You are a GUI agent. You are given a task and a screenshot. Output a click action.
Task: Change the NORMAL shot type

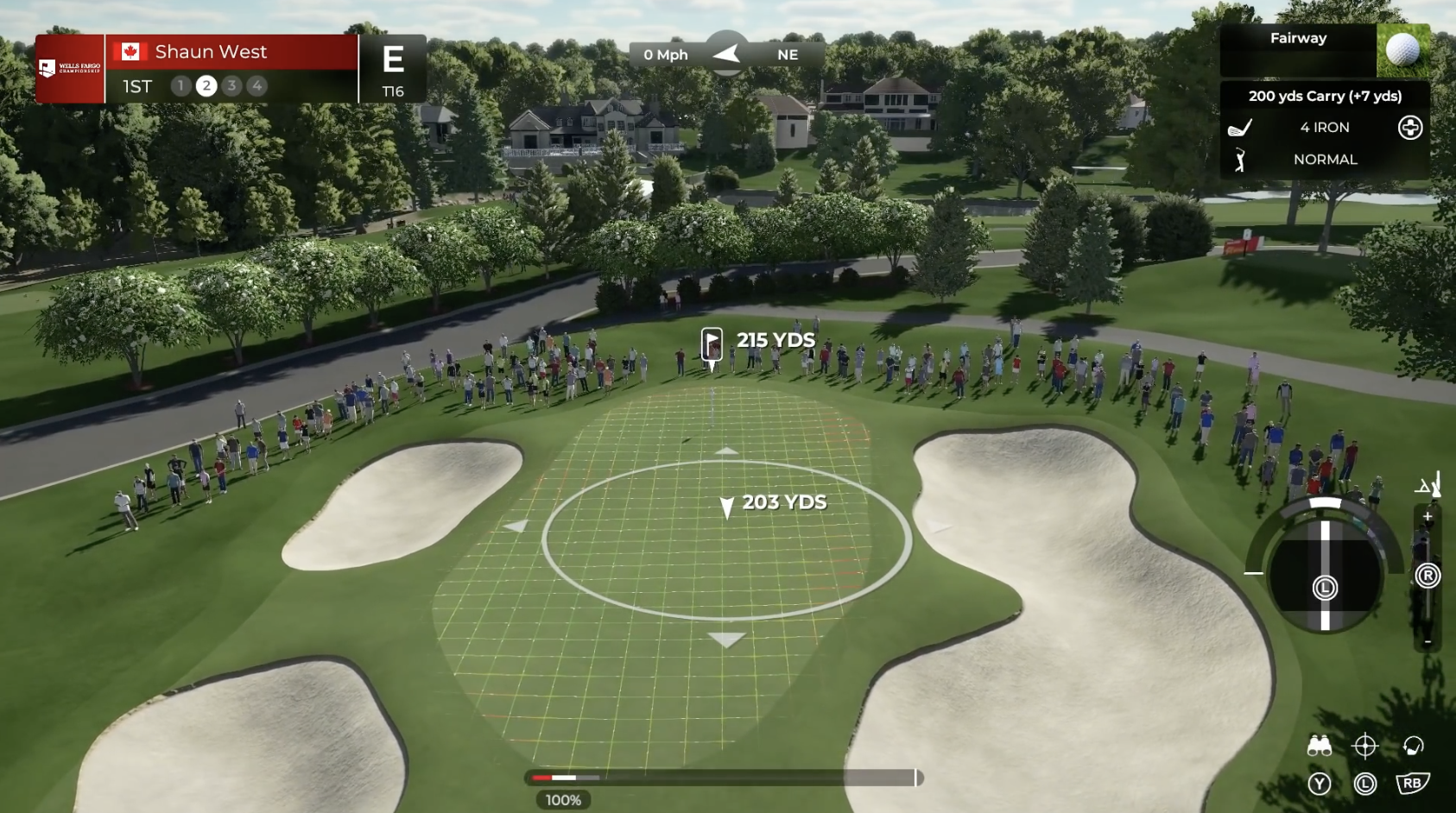1324,160
